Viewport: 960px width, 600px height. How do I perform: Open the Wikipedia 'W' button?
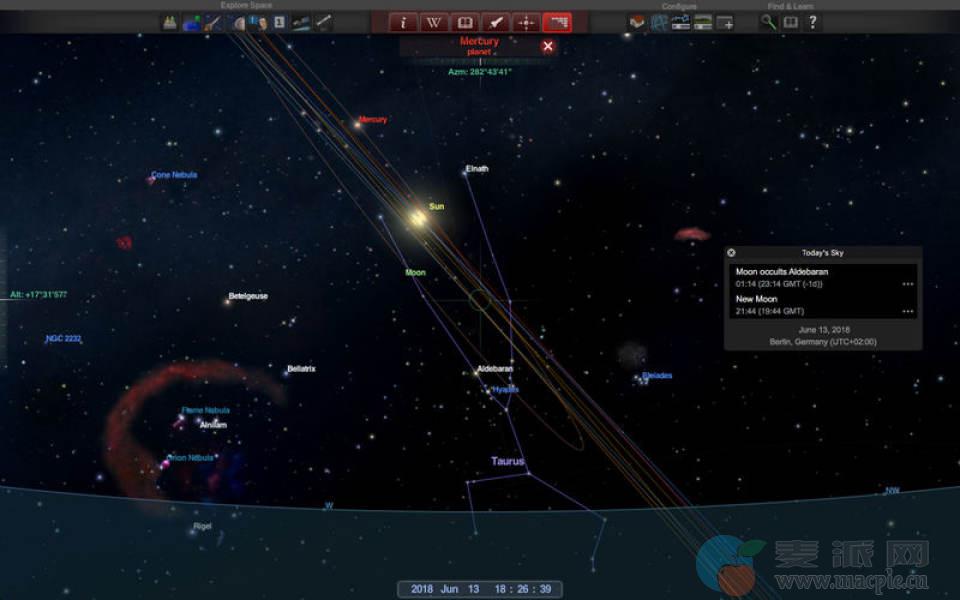(434, 22)
